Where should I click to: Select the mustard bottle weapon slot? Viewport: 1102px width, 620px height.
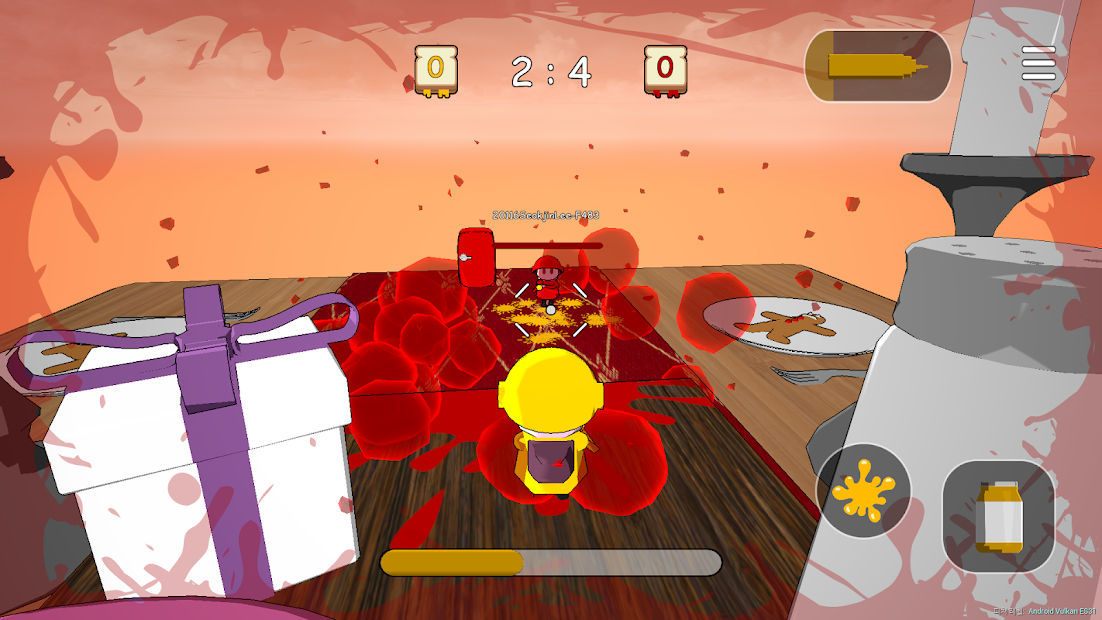tap(877, 66)
